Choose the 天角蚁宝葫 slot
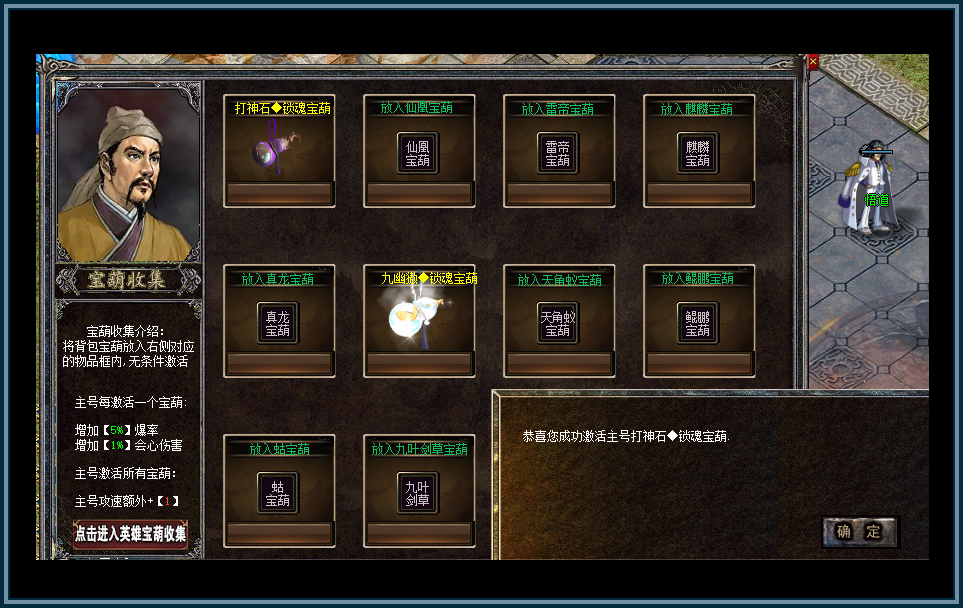This screenshot has width=963, height=608. tap(558, 323)
